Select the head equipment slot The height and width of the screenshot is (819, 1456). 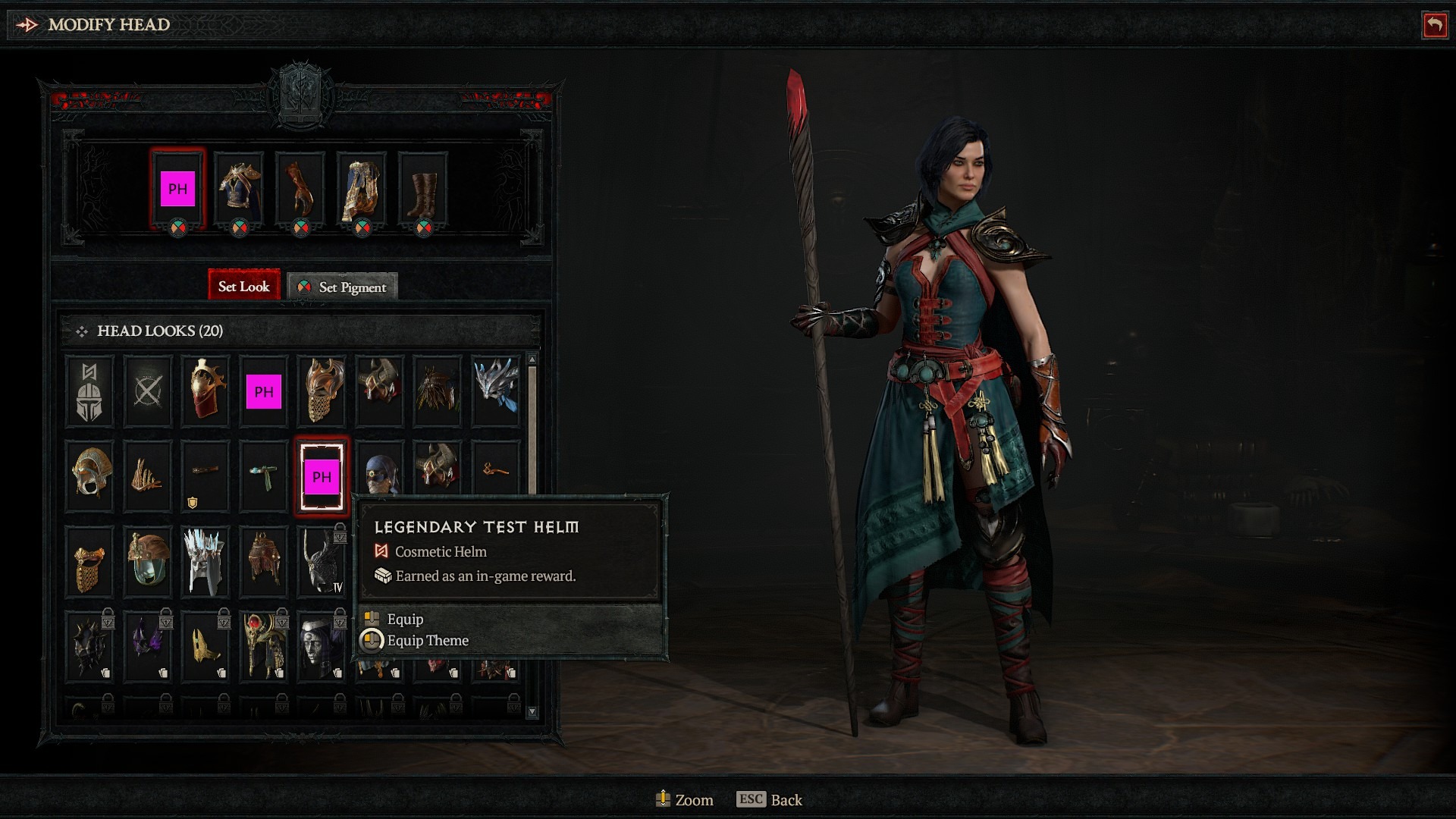[x=177, y=189]
